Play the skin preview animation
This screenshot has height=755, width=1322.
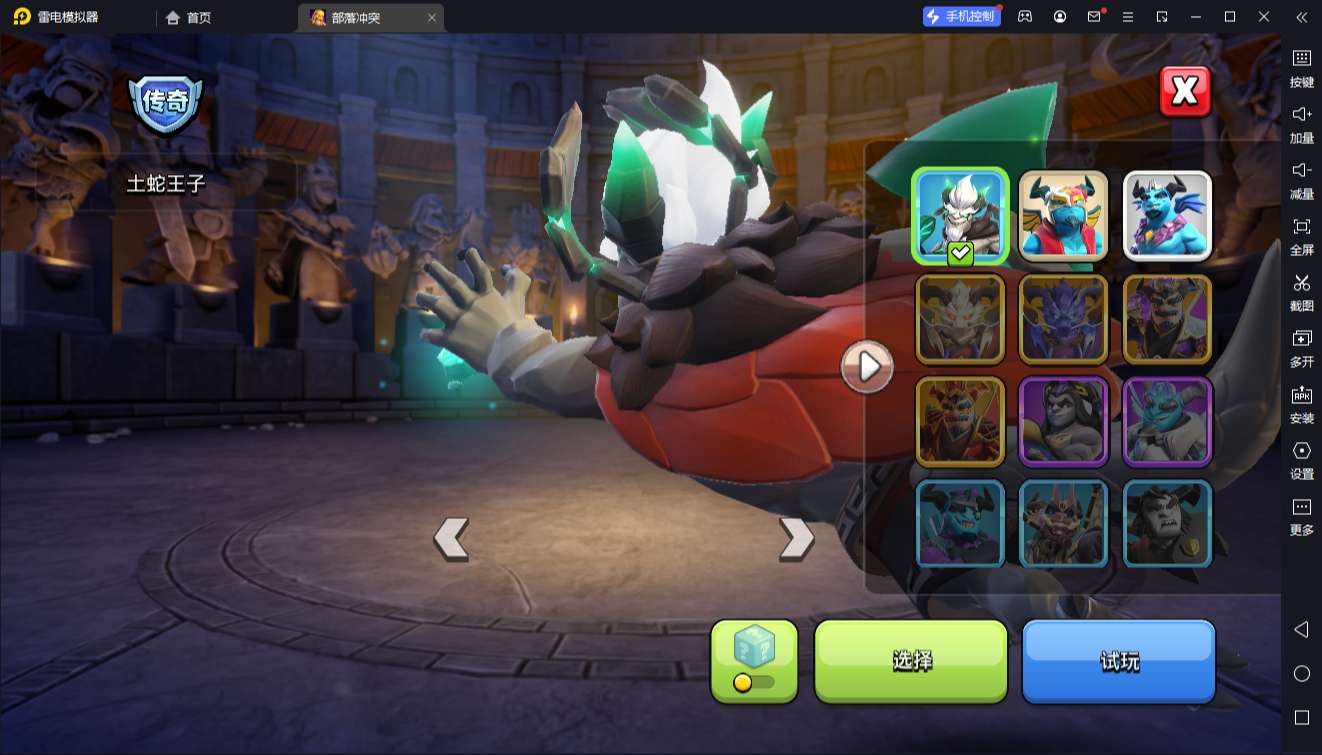pyautogui.click(x=867, y=367)
